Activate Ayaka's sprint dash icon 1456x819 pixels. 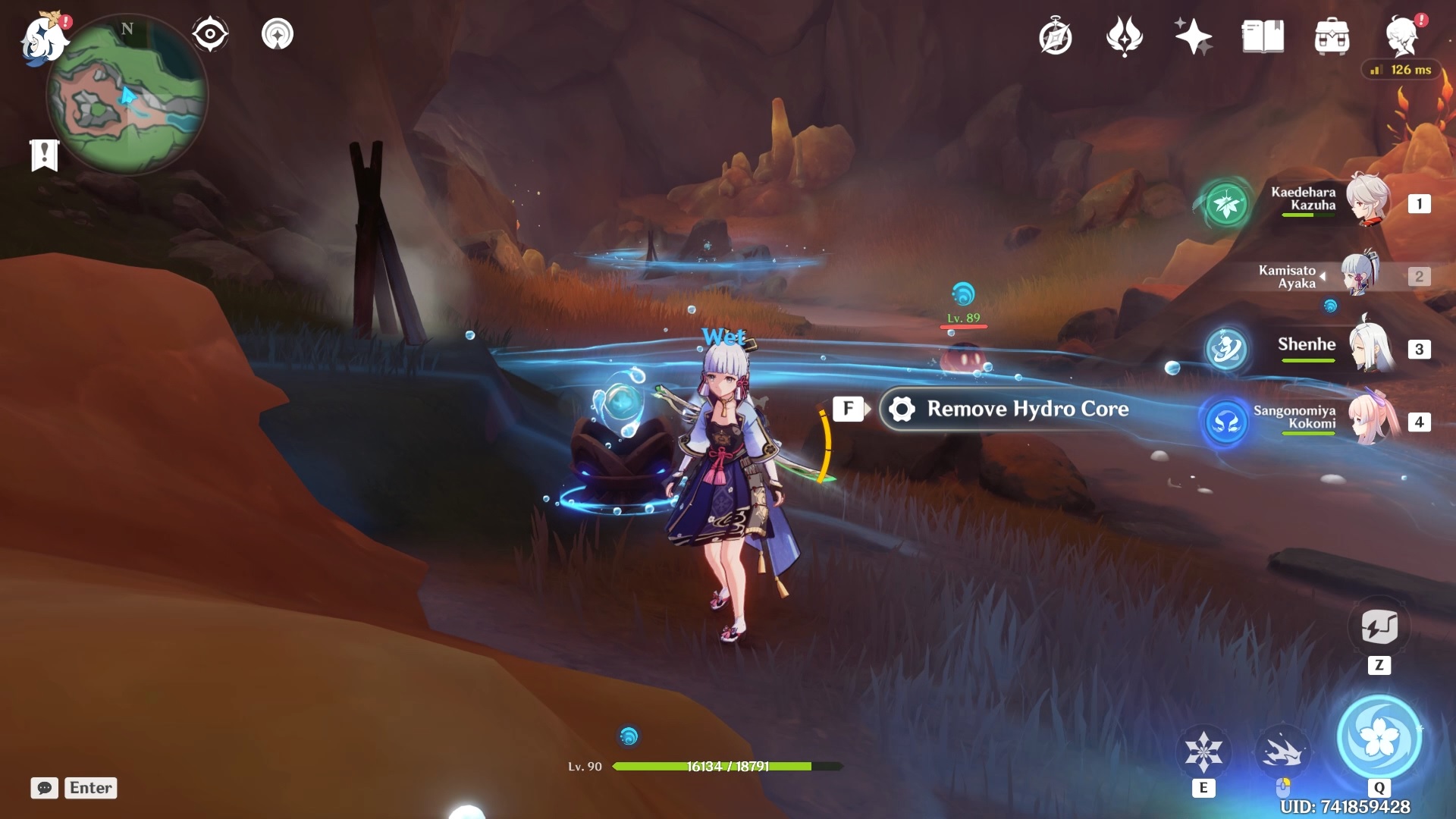(1282, 752)
